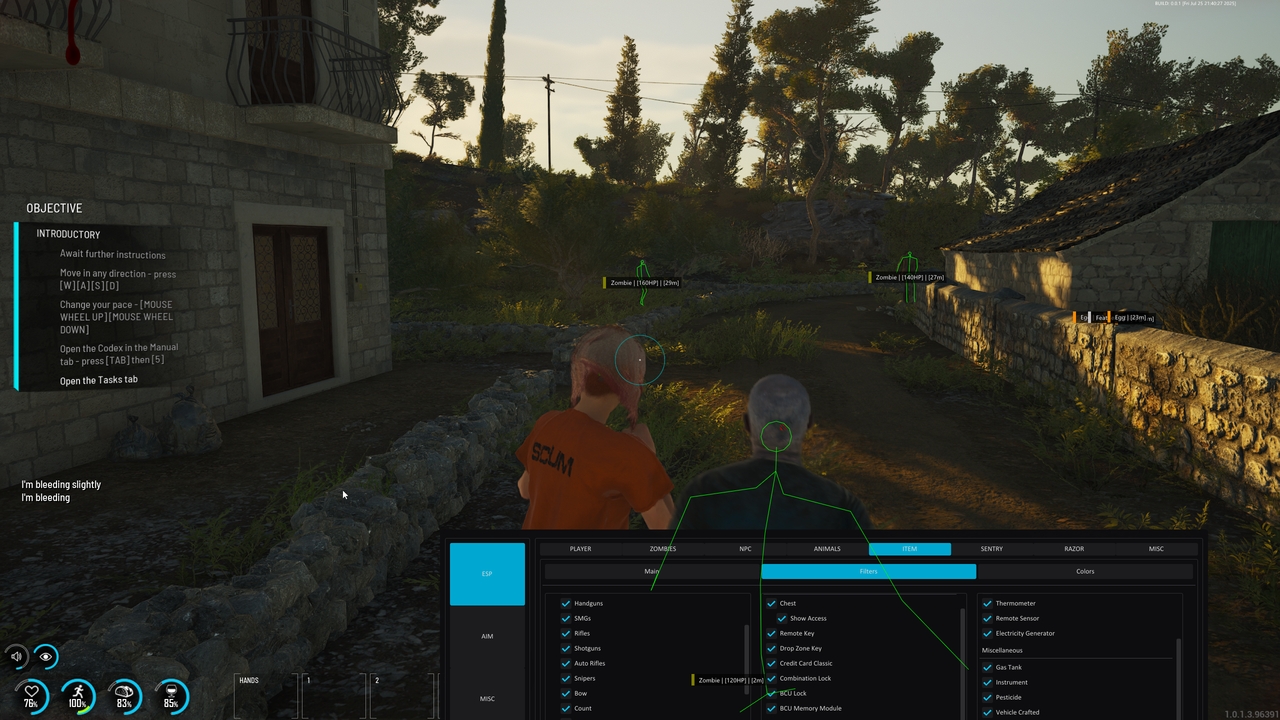Click the health percentage progress ring

pos(32,691)
